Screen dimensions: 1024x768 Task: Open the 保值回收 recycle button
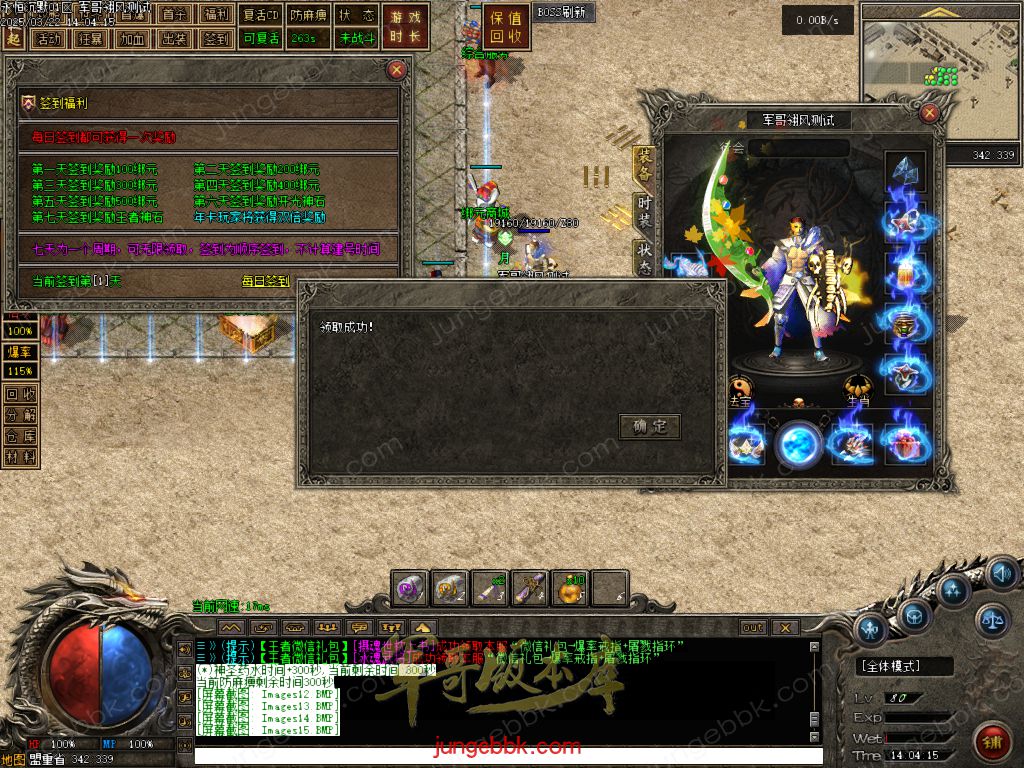[x=507, y=27]
